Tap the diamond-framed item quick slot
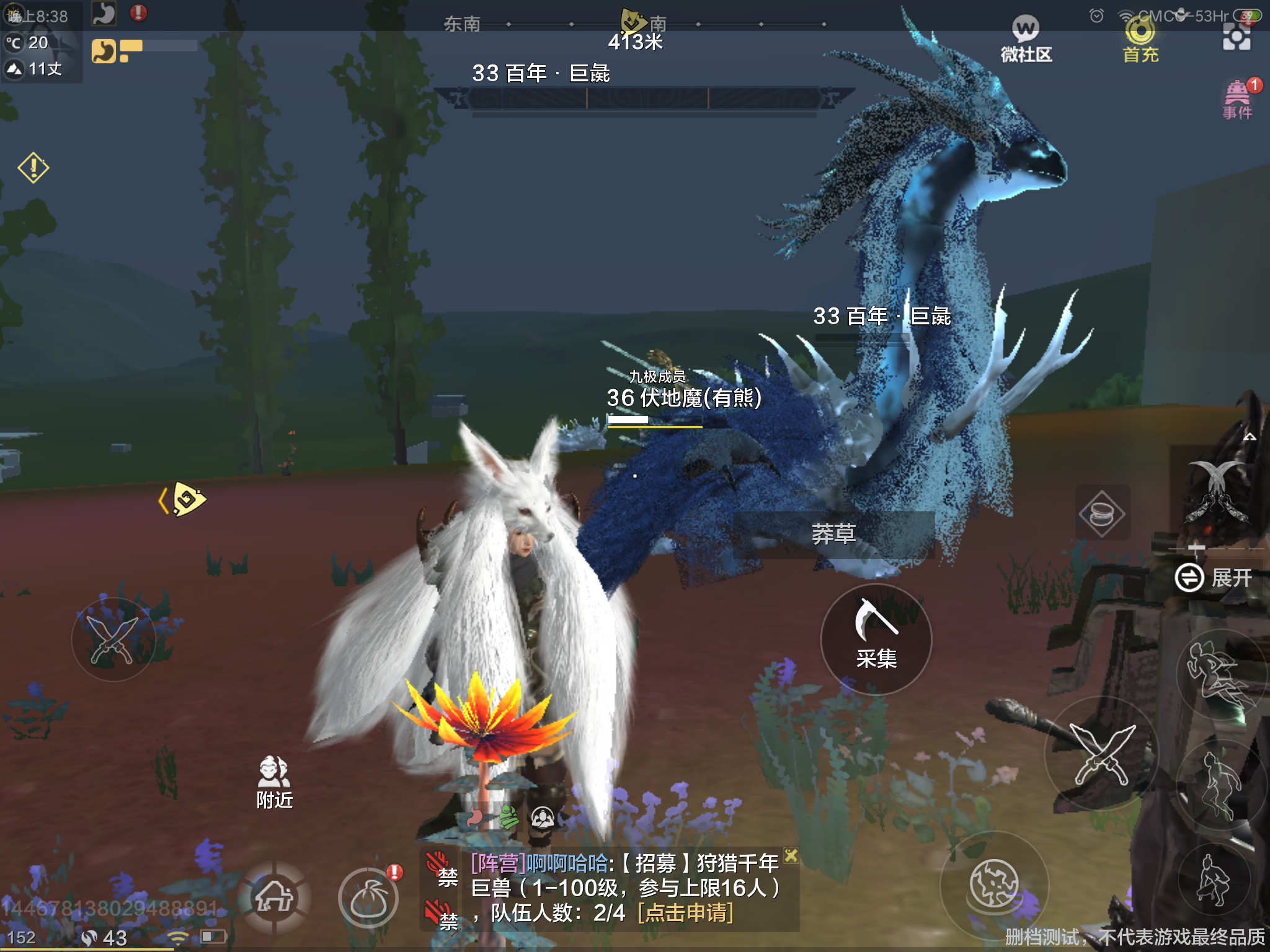 click(1101, 513)
